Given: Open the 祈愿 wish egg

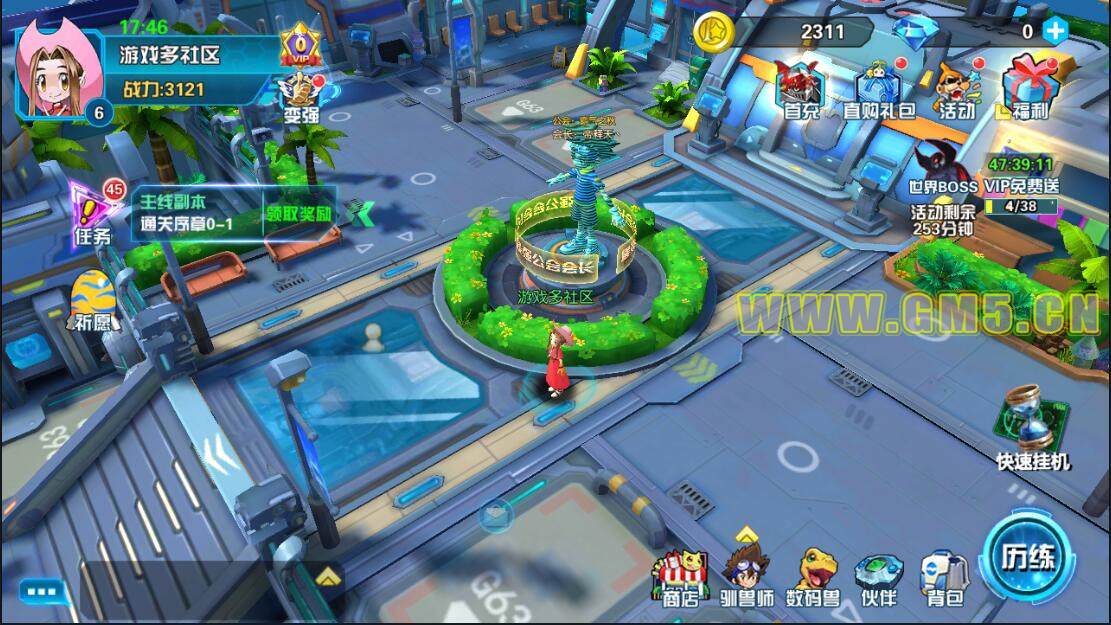Looking at the screenshot, I should coord(91,301).
